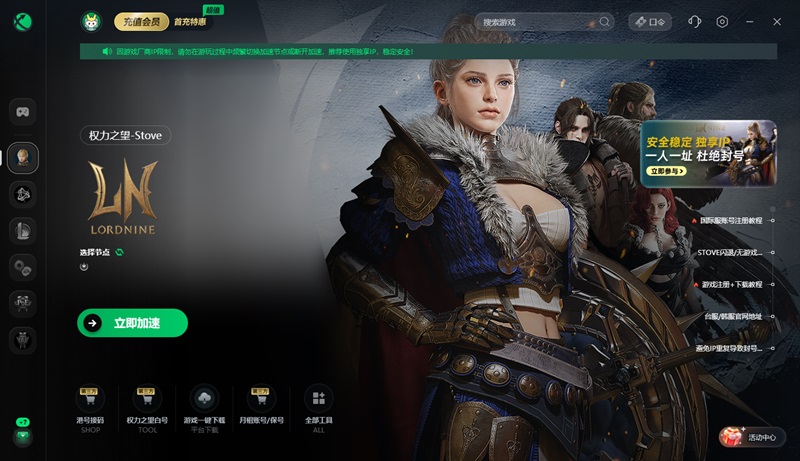
Task: Click the 搜索游戏 game search box
Action: tap(540, 21)
